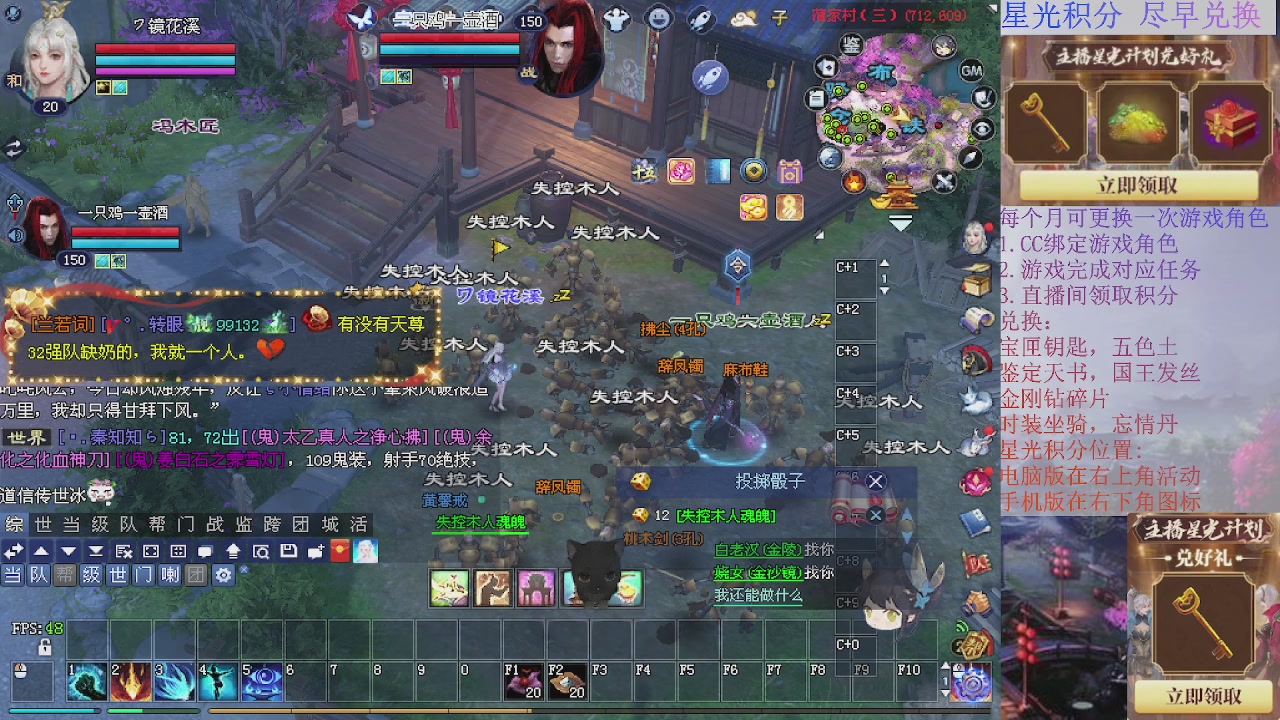Switch to the 世 chat tab

(x=42, y=524)
